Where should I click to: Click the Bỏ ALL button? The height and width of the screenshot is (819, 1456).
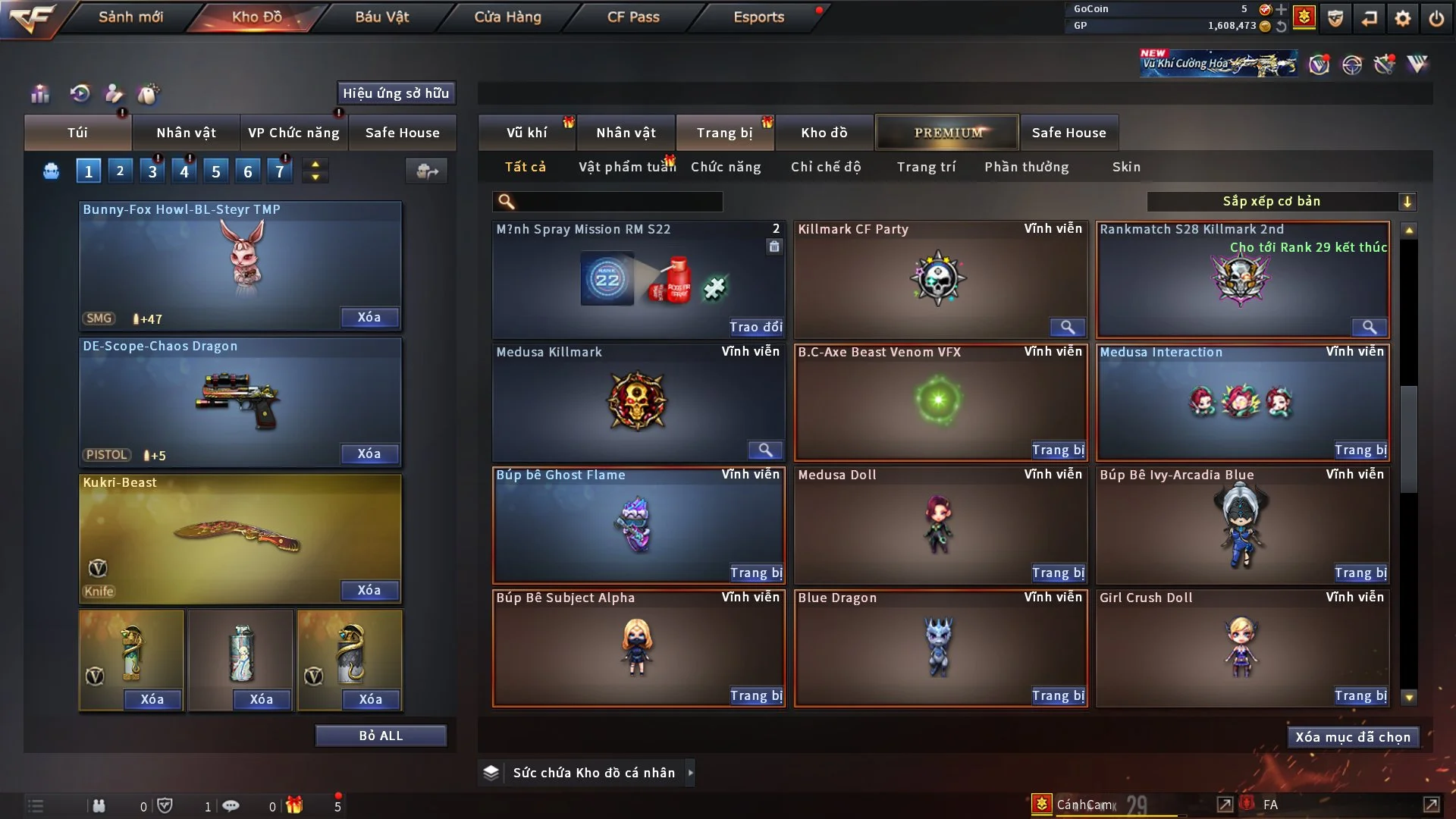point(381,736)
